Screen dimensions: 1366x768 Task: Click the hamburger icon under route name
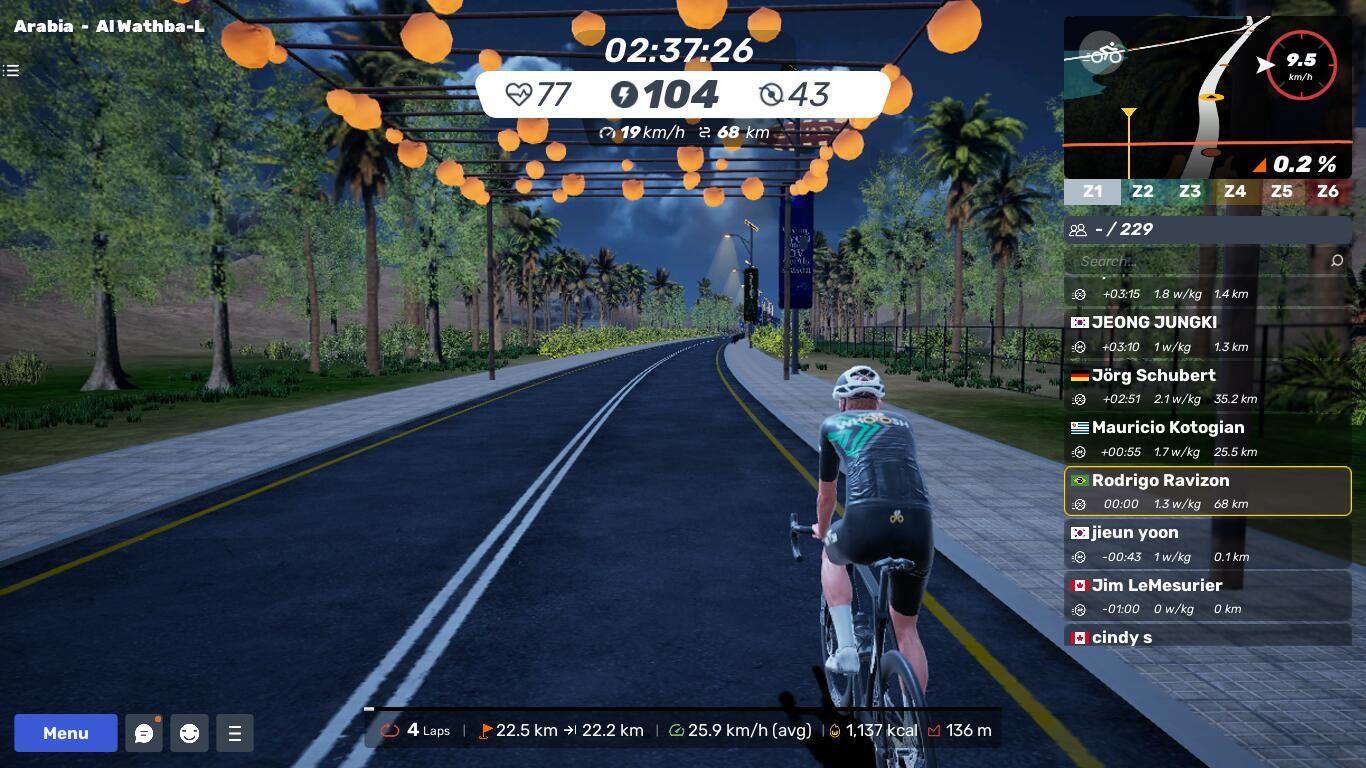pos(11,70)
